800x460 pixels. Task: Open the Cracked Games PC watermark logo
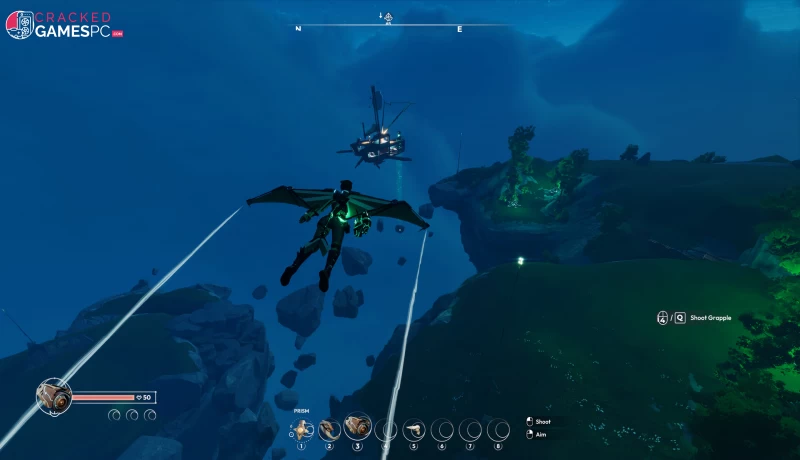coord(64,24)
